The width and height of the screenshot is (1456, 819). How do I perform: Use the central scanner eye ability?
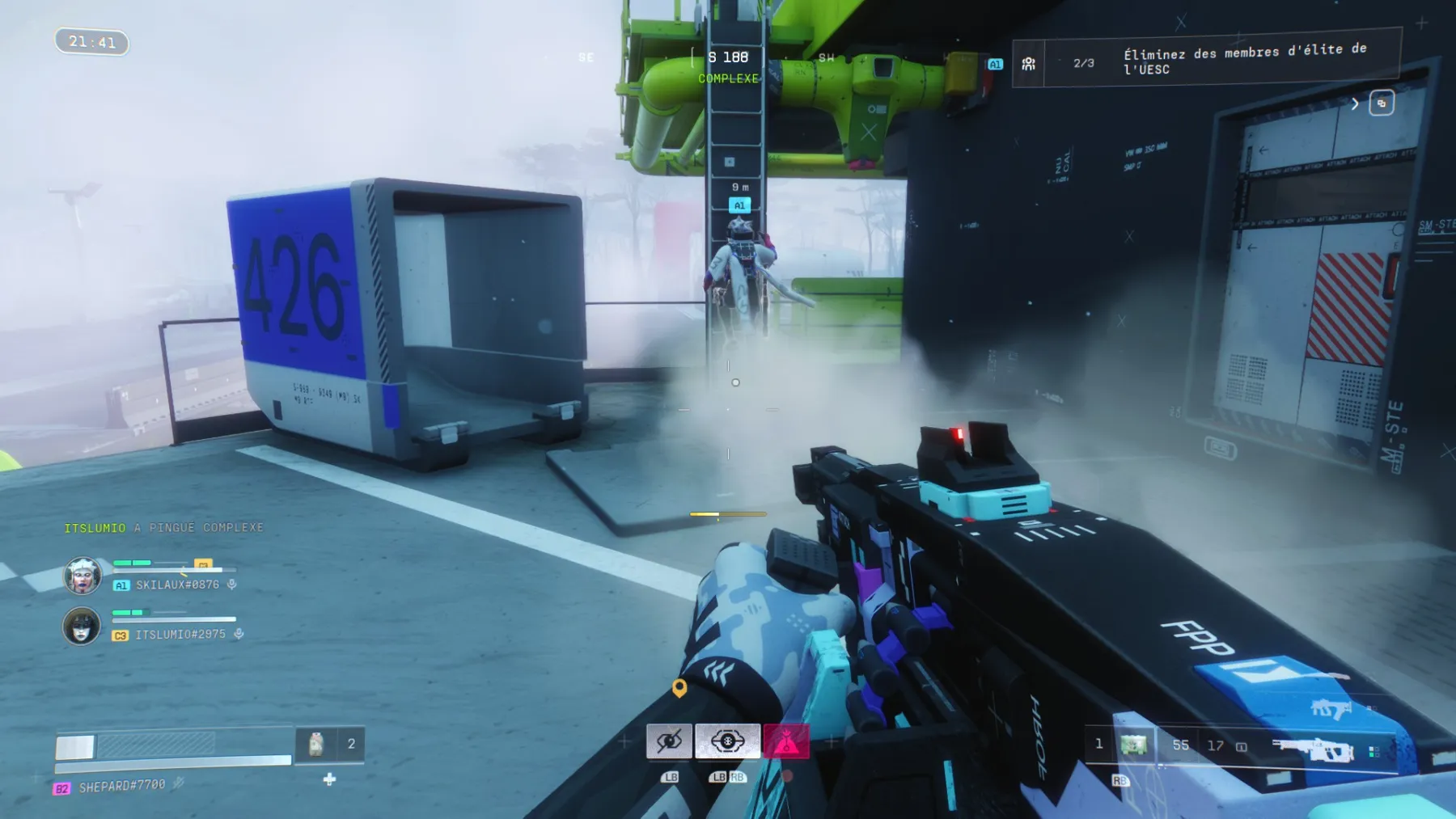[x=727, y=741]
